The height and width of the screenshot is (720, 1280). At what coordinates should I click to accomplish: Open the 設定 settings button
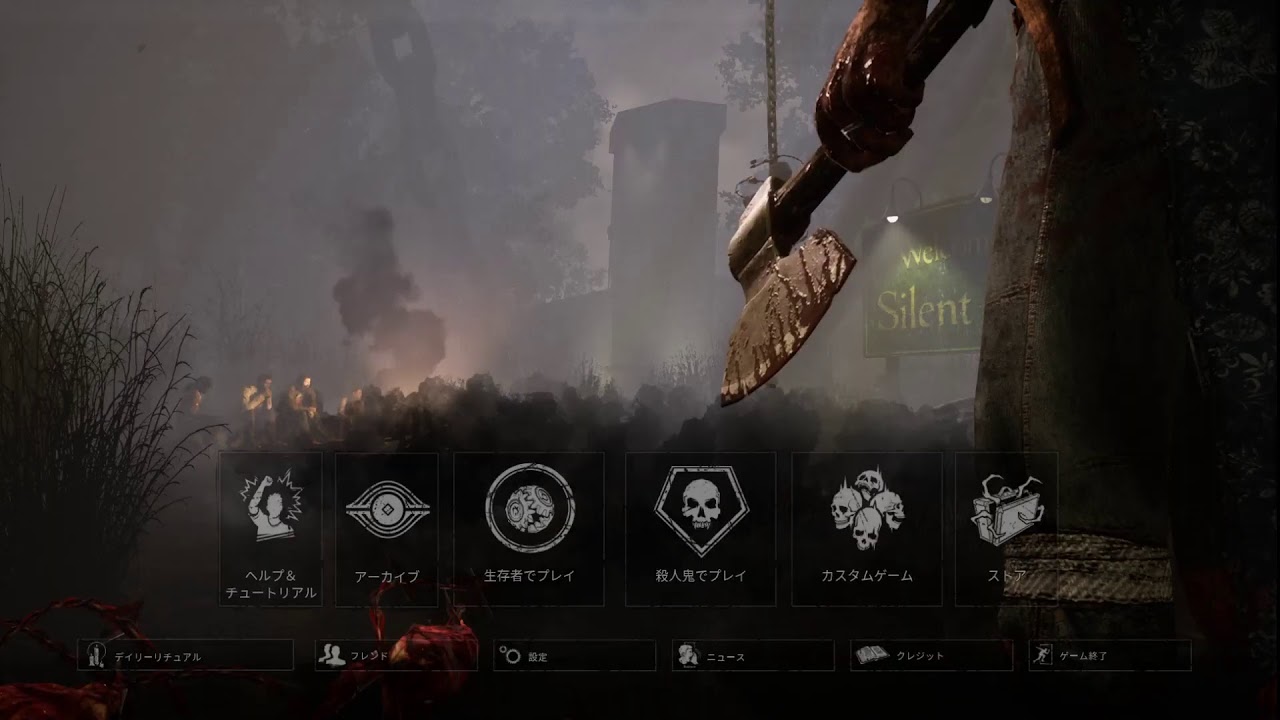(575, 655)
